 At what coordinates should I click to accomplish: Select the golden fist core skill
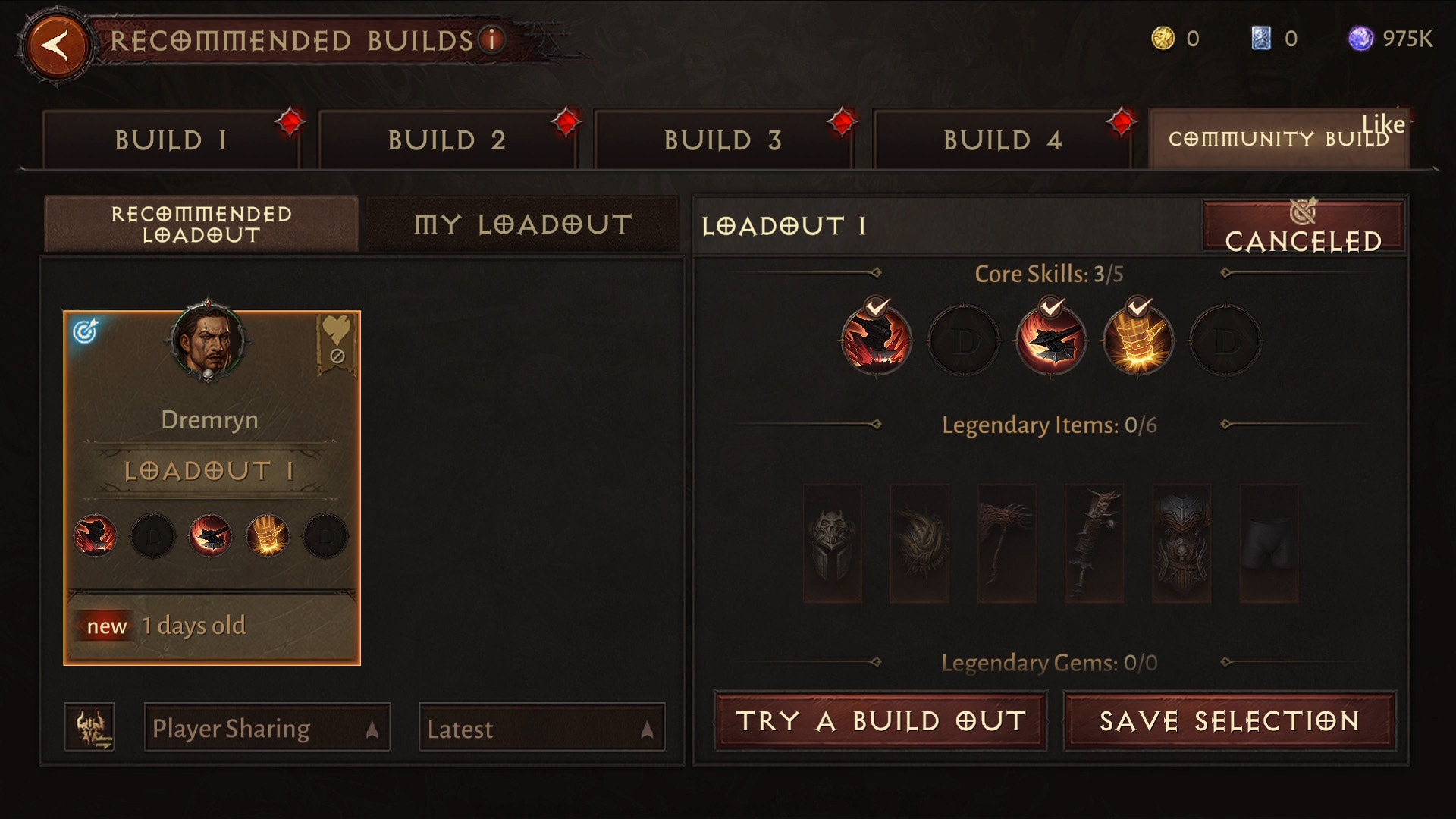point(1137,341)
